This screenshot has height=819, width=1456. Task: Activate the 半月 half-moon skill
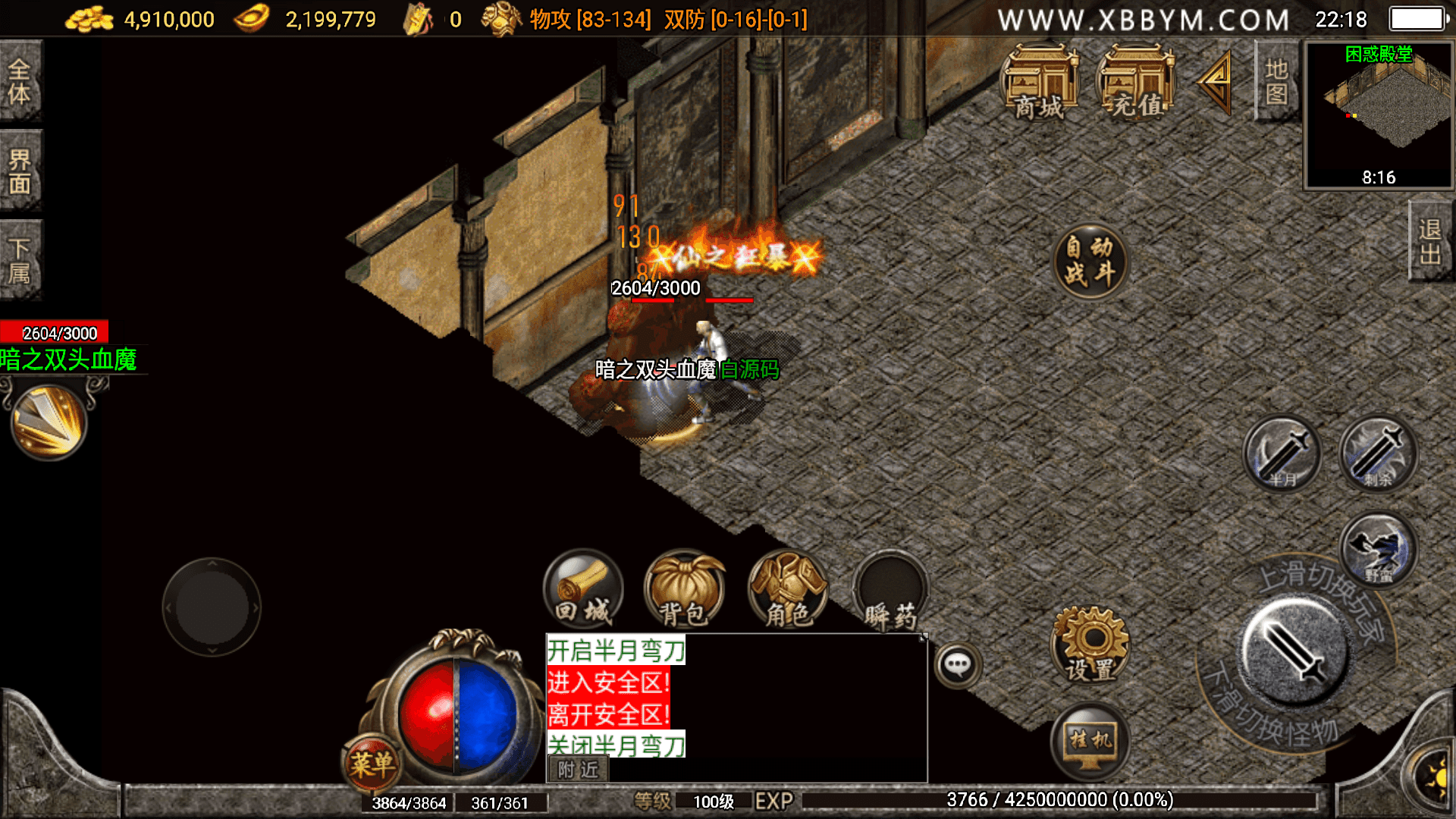click(1282, 454)
